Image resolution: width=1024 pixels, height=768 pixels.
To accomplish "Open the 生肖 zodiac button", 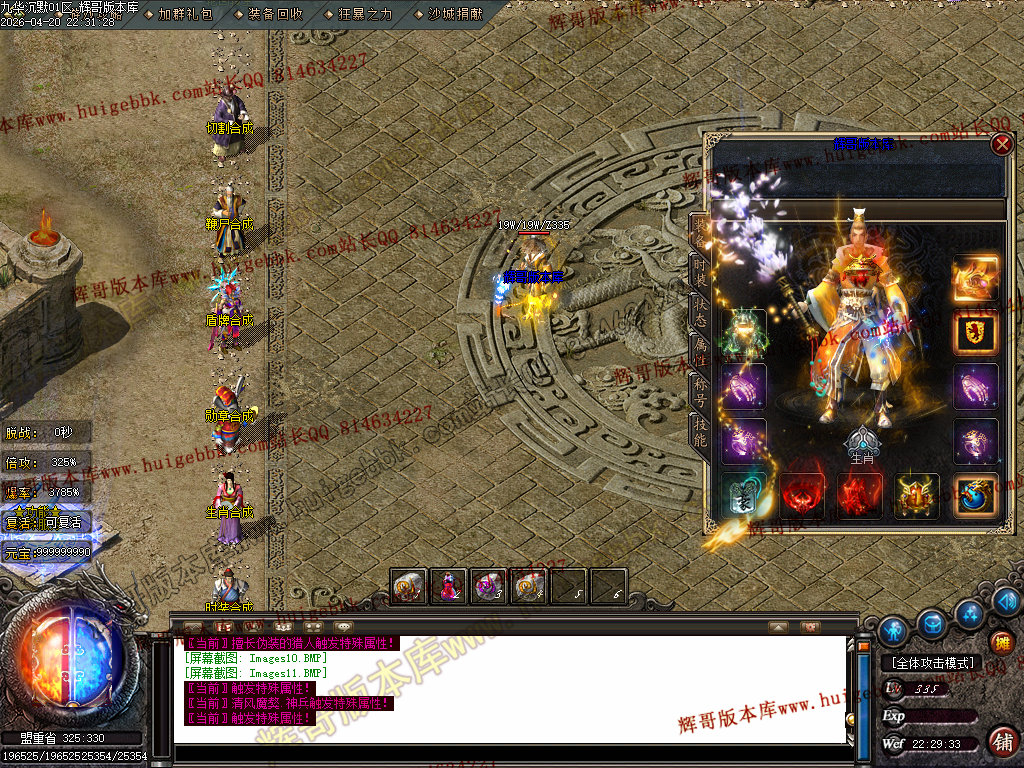I will (862, 444).
